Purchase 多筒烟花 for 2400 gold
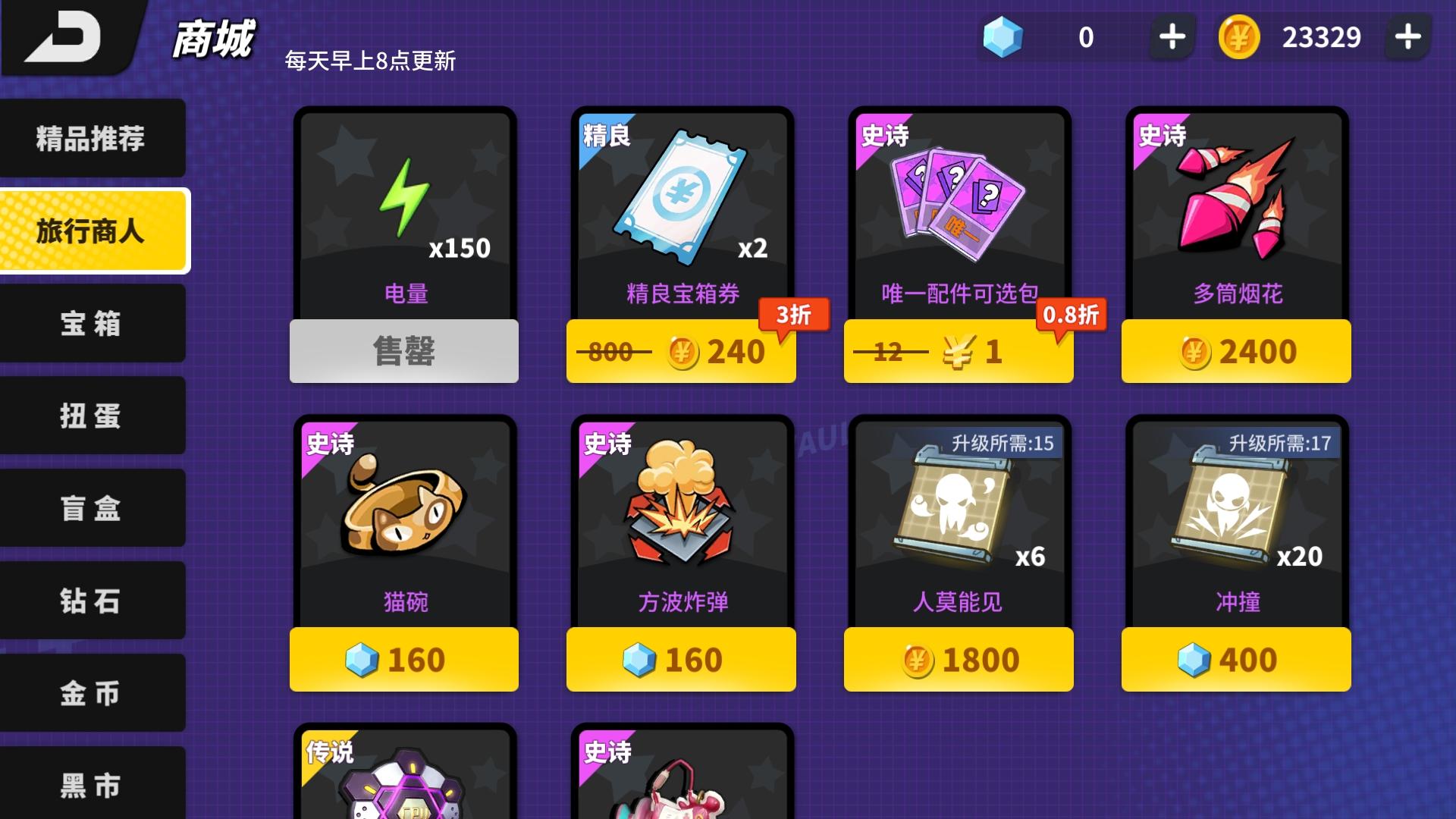The height and width of the screenshot is (819, 1456). coord(1235,350)
